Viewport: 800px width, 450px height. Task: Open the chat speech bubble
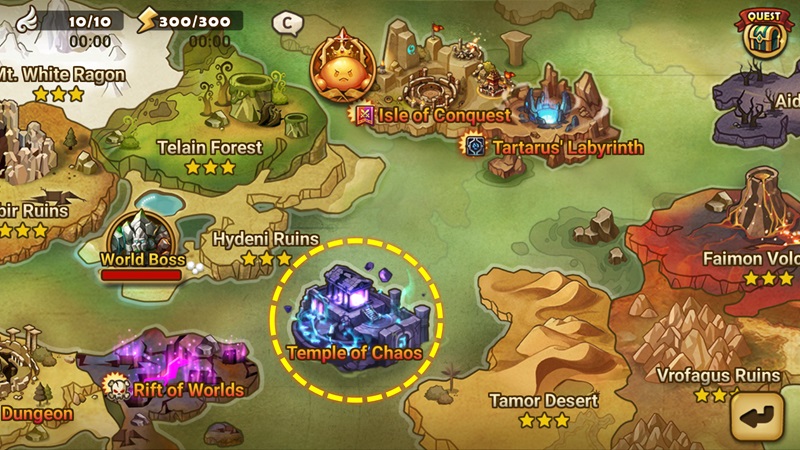pyautogui.click(x=288, y=21)
